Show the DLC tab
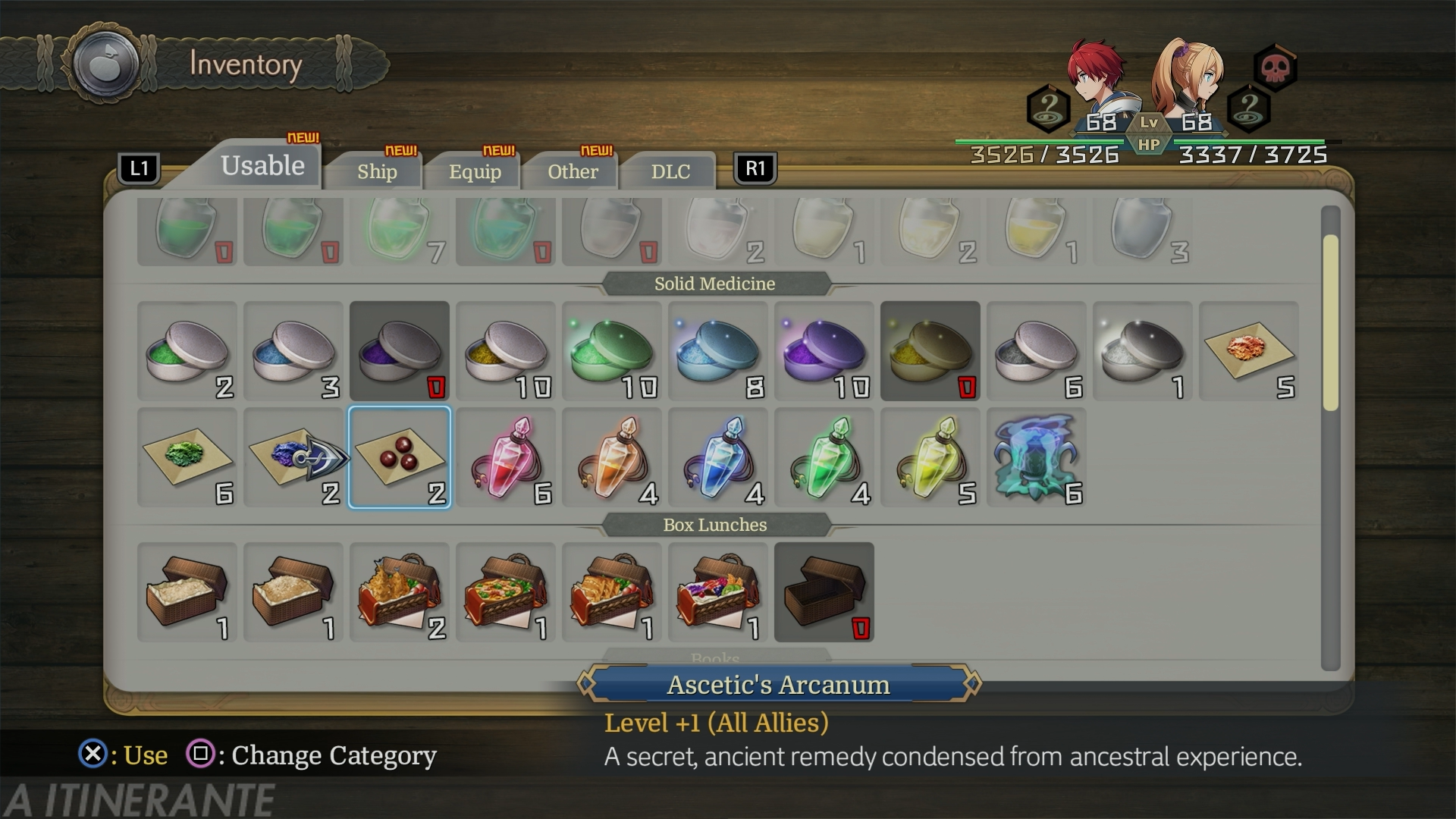This screenshot has height=819, width=1456. point(670,171)
